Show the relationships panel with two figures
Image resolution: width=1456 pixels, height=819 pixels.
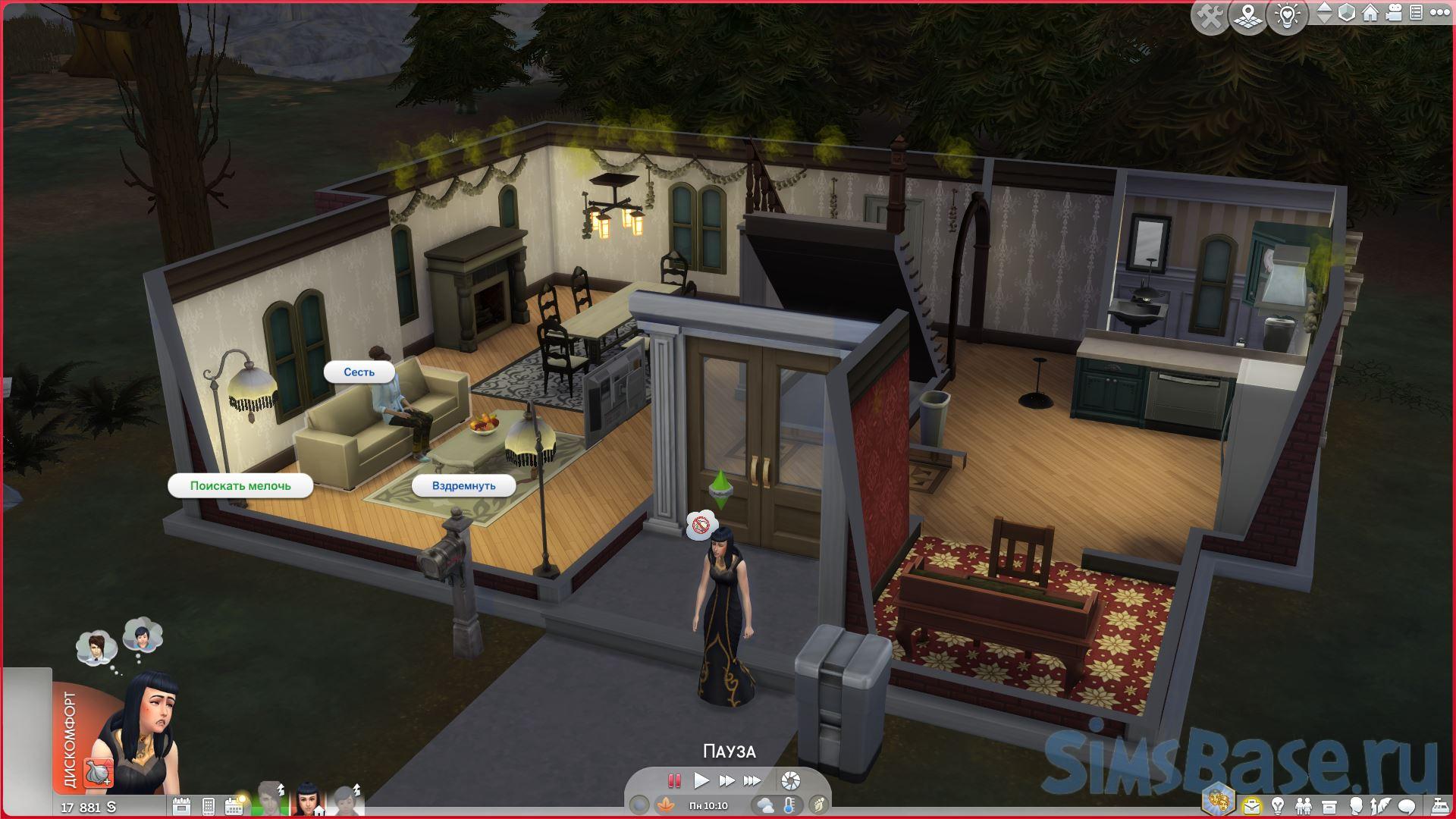coord(1303,805)
